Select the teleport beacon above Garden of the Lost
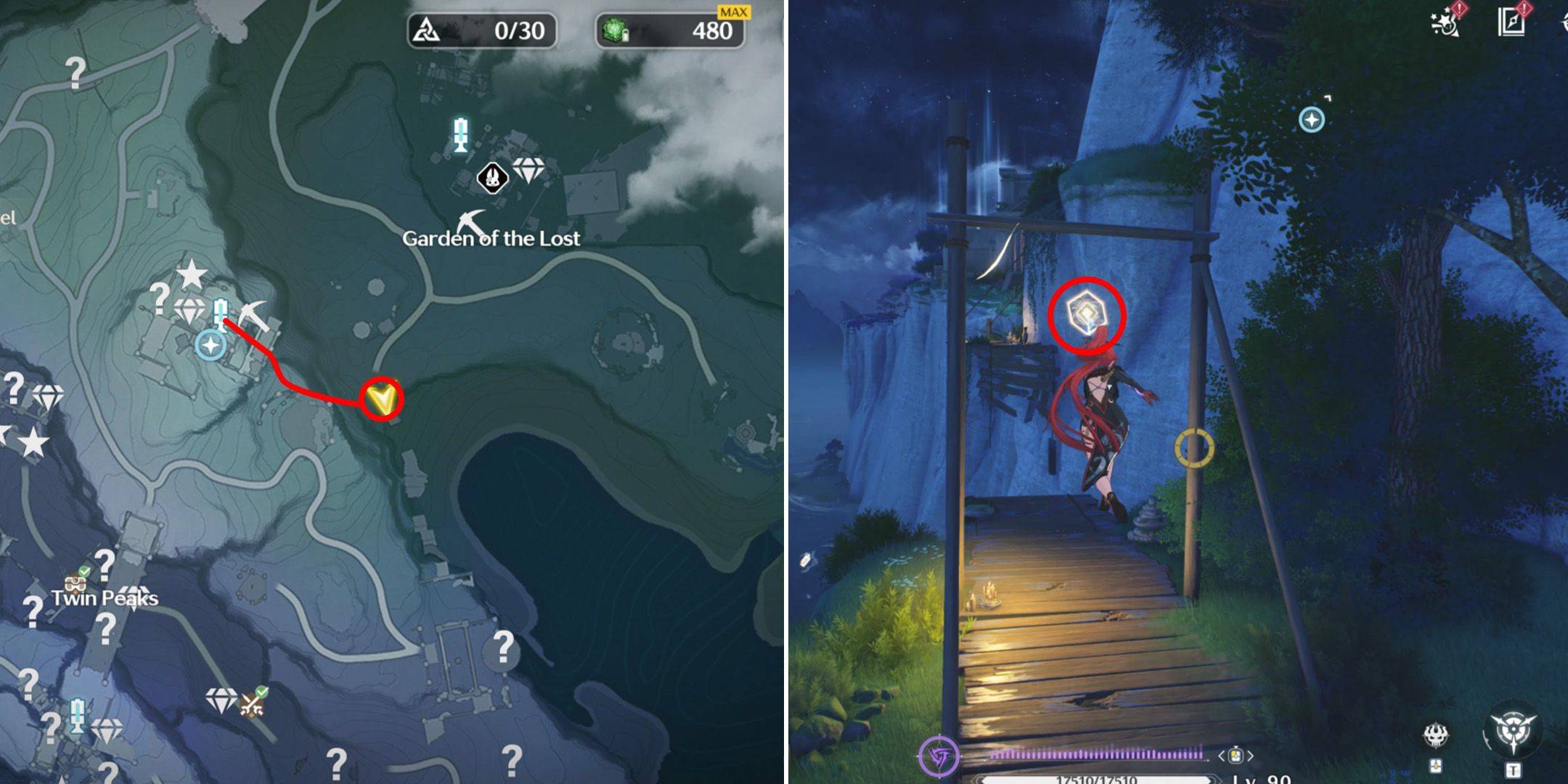The image size is (1568, 784). [x=460, y=135]
